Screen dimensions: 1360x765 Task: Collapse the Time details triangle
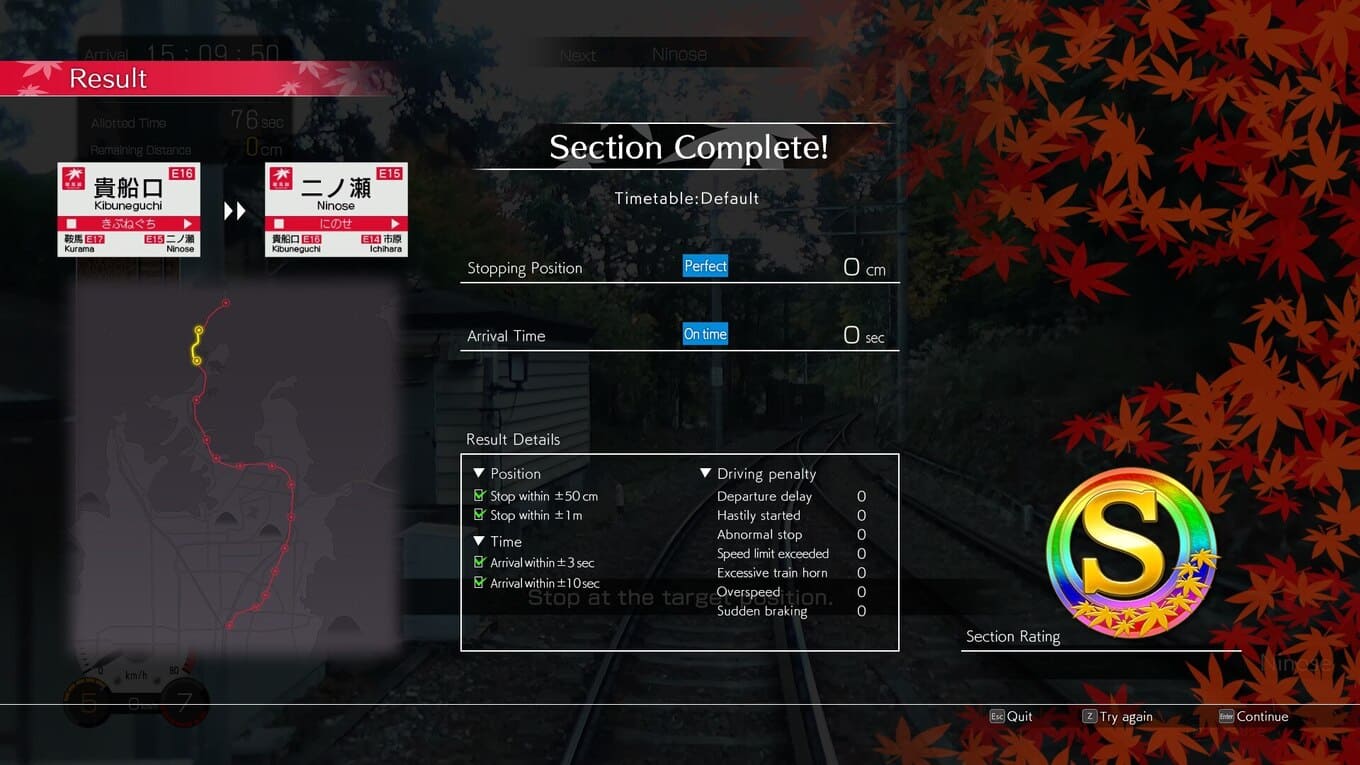(x=479, y=541)
